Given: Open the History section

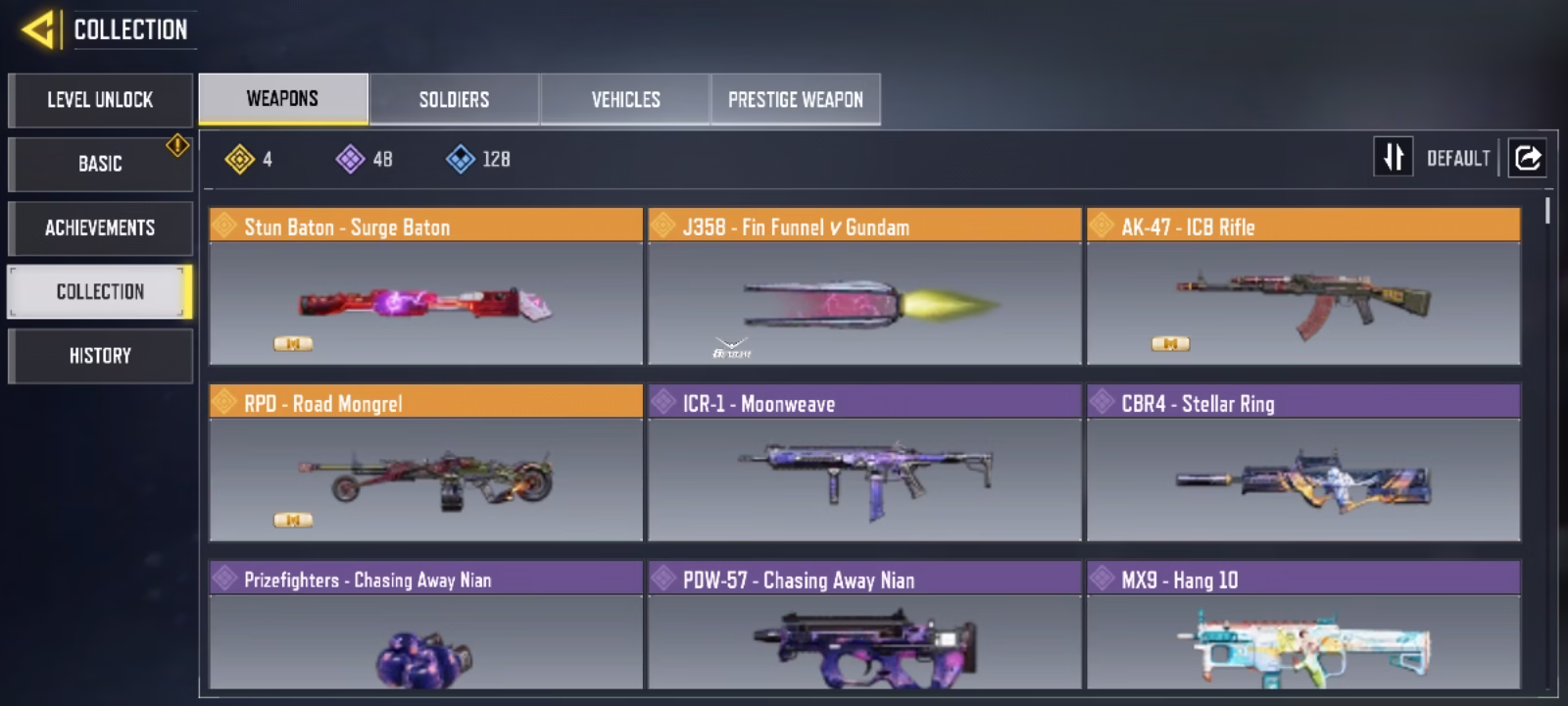Looking at the screenshot, I should pyautogui.click(x=100, y=356).
